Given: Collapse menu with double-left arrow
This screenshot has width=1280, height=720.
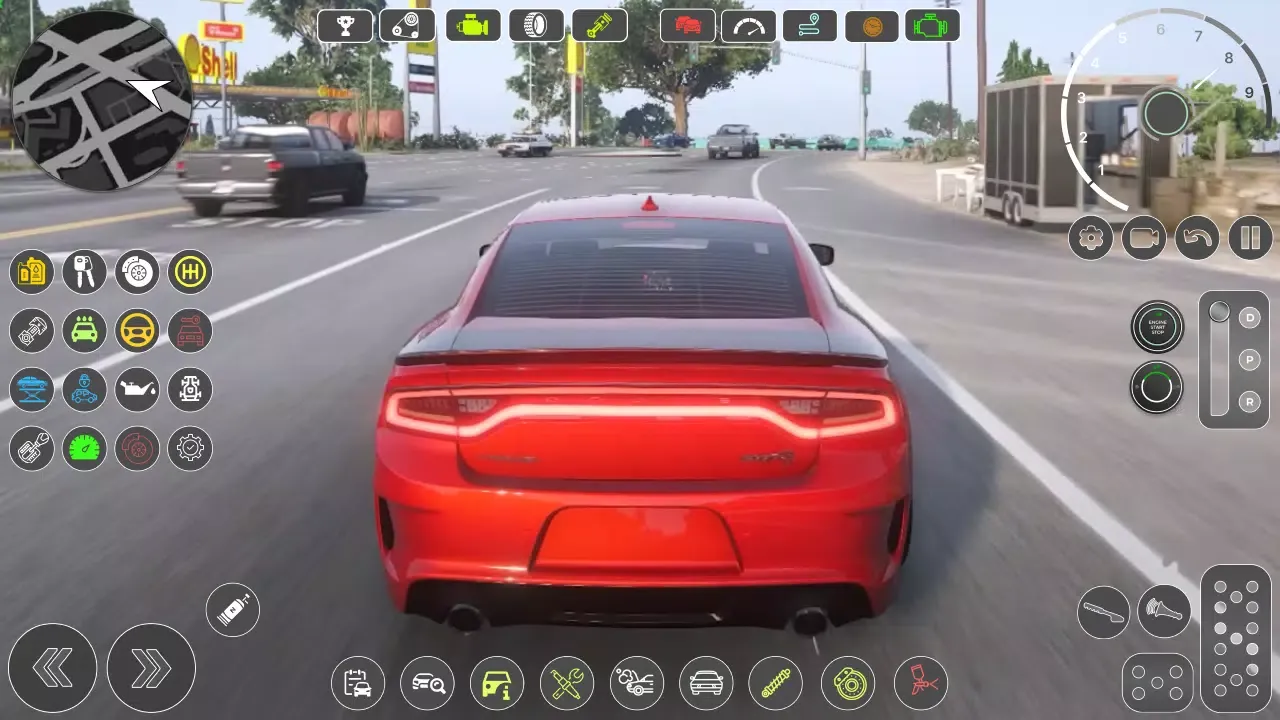Looking at the screenshot, I should click(x=55, y=667).
